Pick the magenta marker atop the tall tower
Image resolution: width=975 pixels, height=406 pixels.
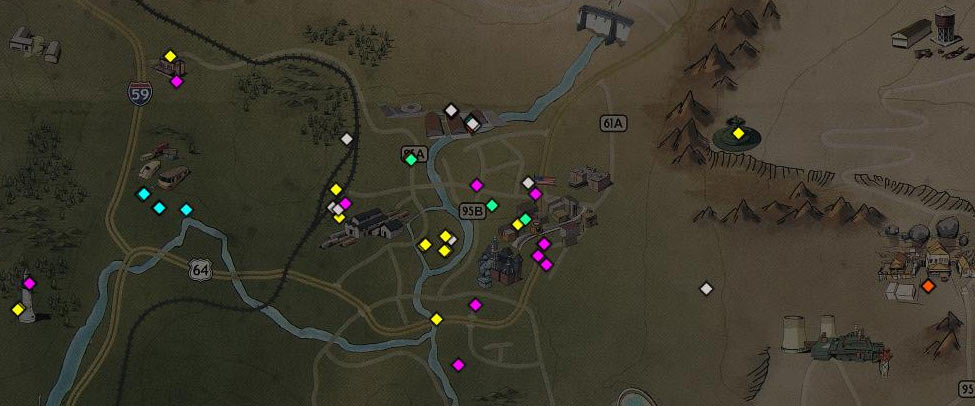coord(29,283)
